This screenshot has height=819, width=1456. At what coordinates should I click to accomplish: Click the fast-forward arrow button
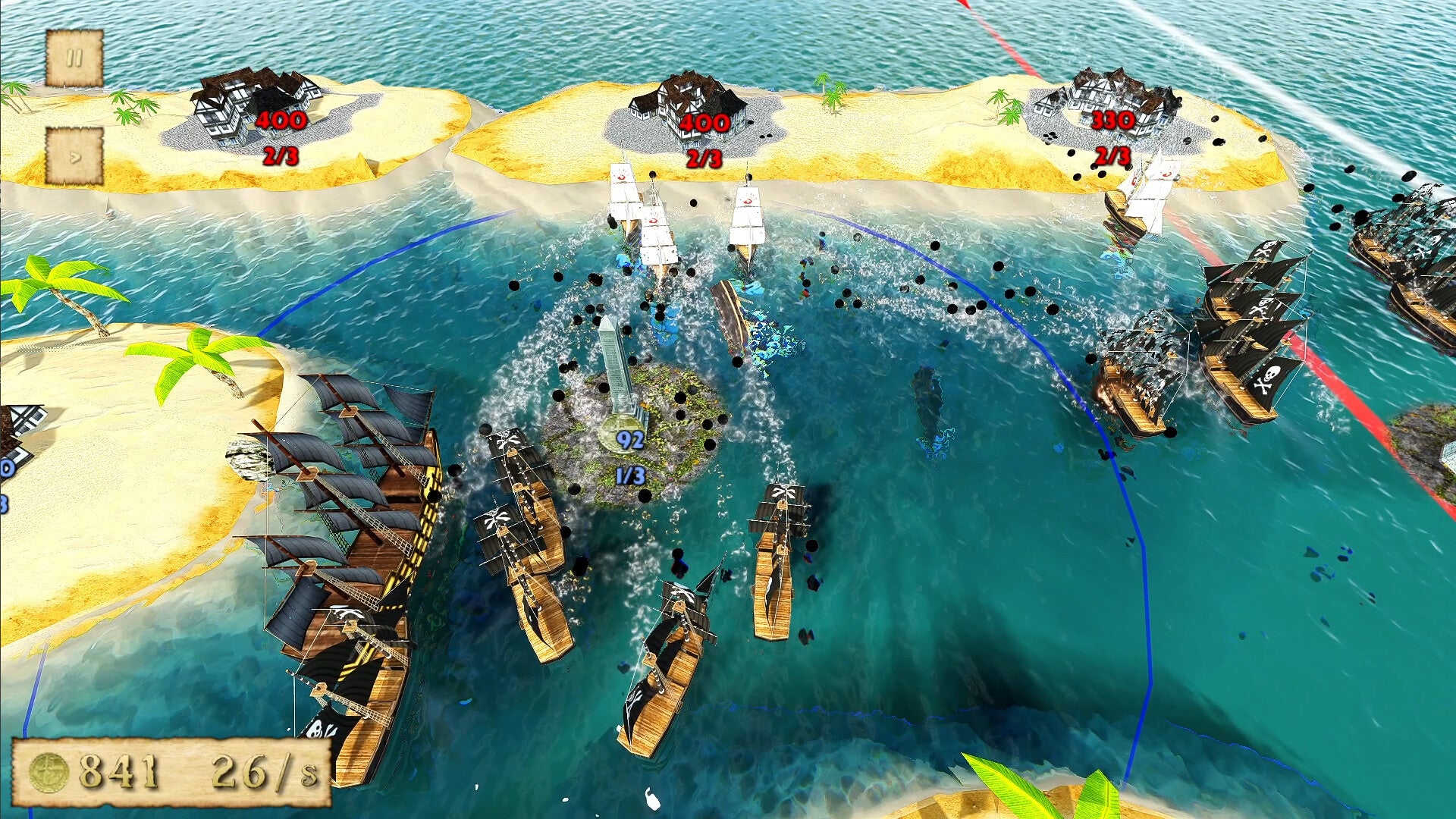pyautogui.click(x=74, y=157)
